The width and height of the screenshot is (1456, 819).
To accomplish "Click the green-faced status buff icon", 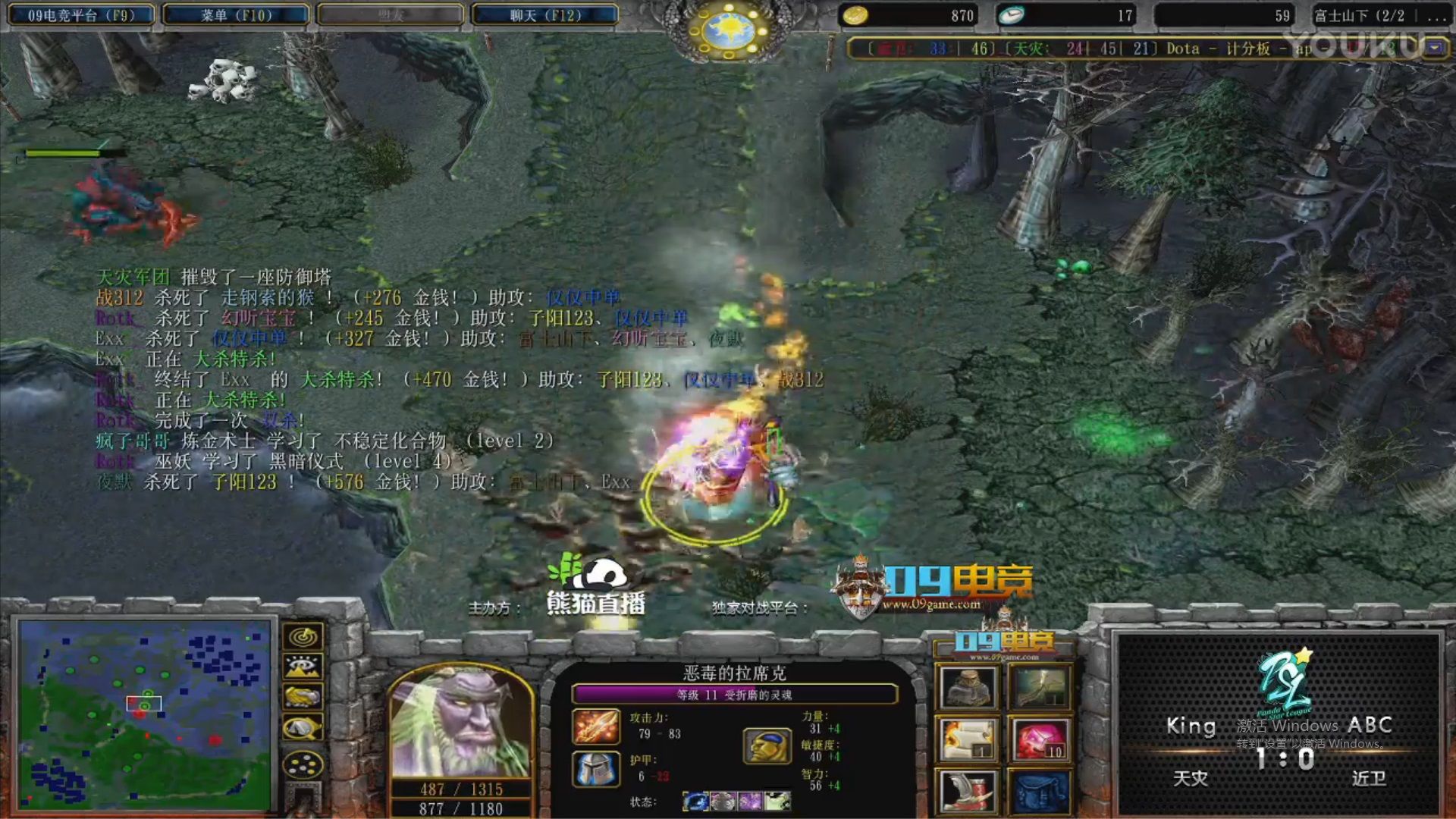I will [777, 801].
